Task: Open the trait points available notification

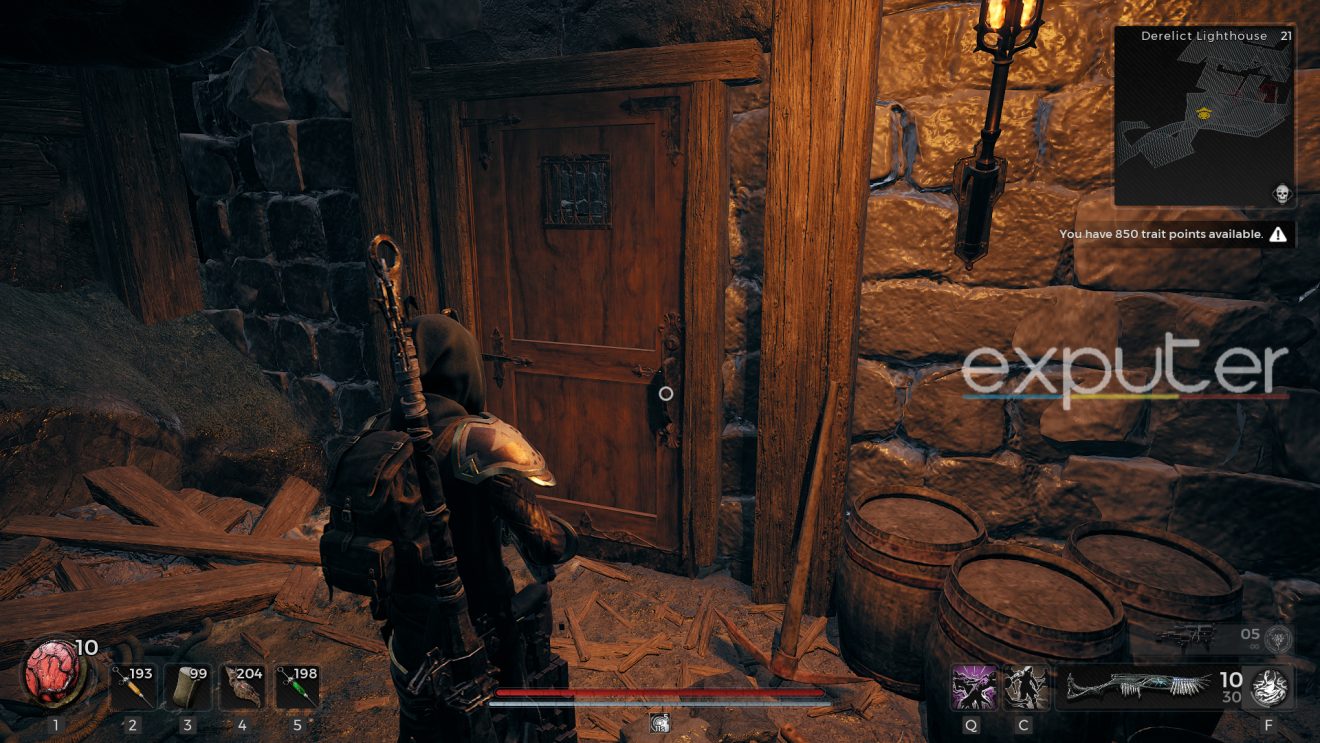Action: coord(1160,233)
